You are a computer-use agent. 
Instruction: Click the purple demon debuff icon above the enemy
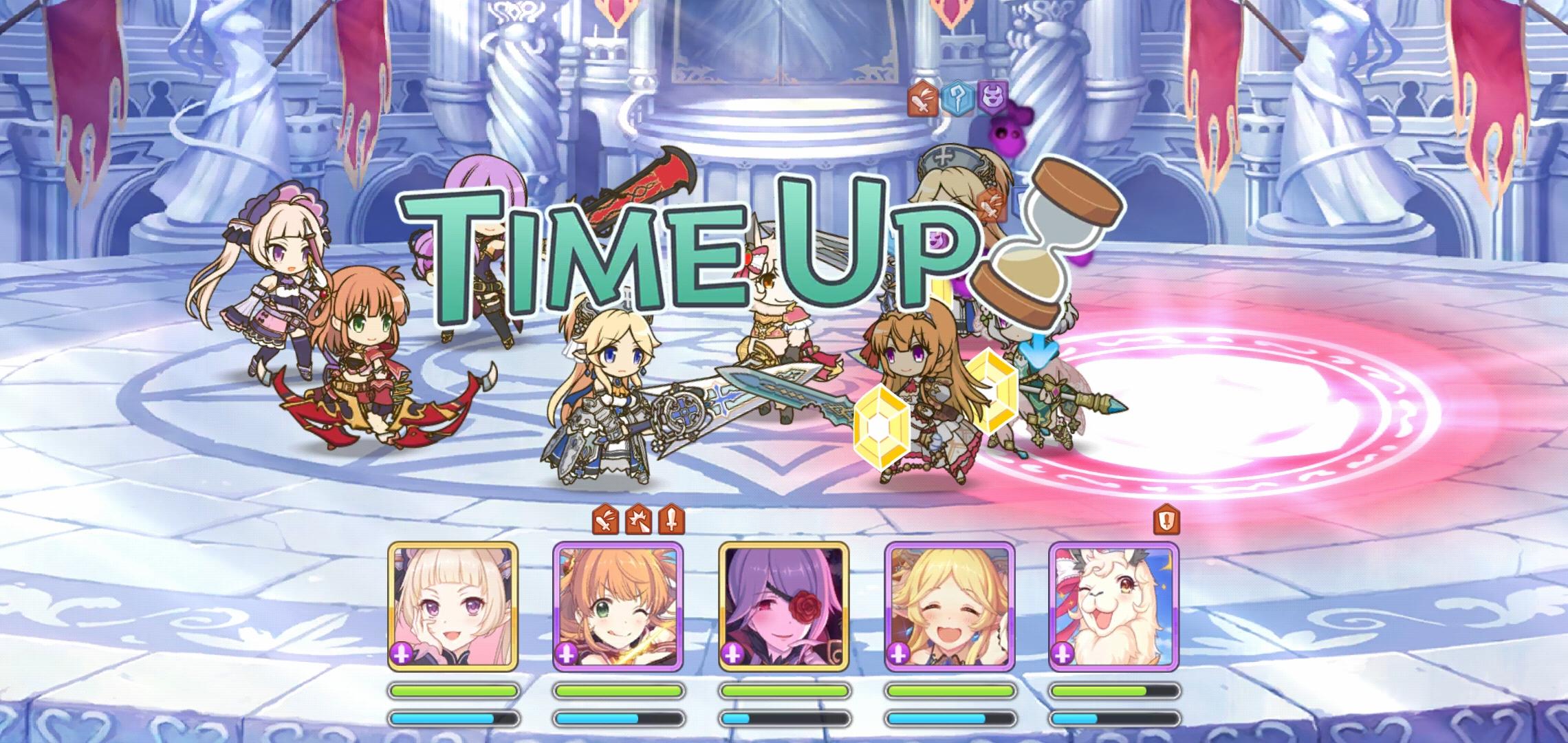990,96
